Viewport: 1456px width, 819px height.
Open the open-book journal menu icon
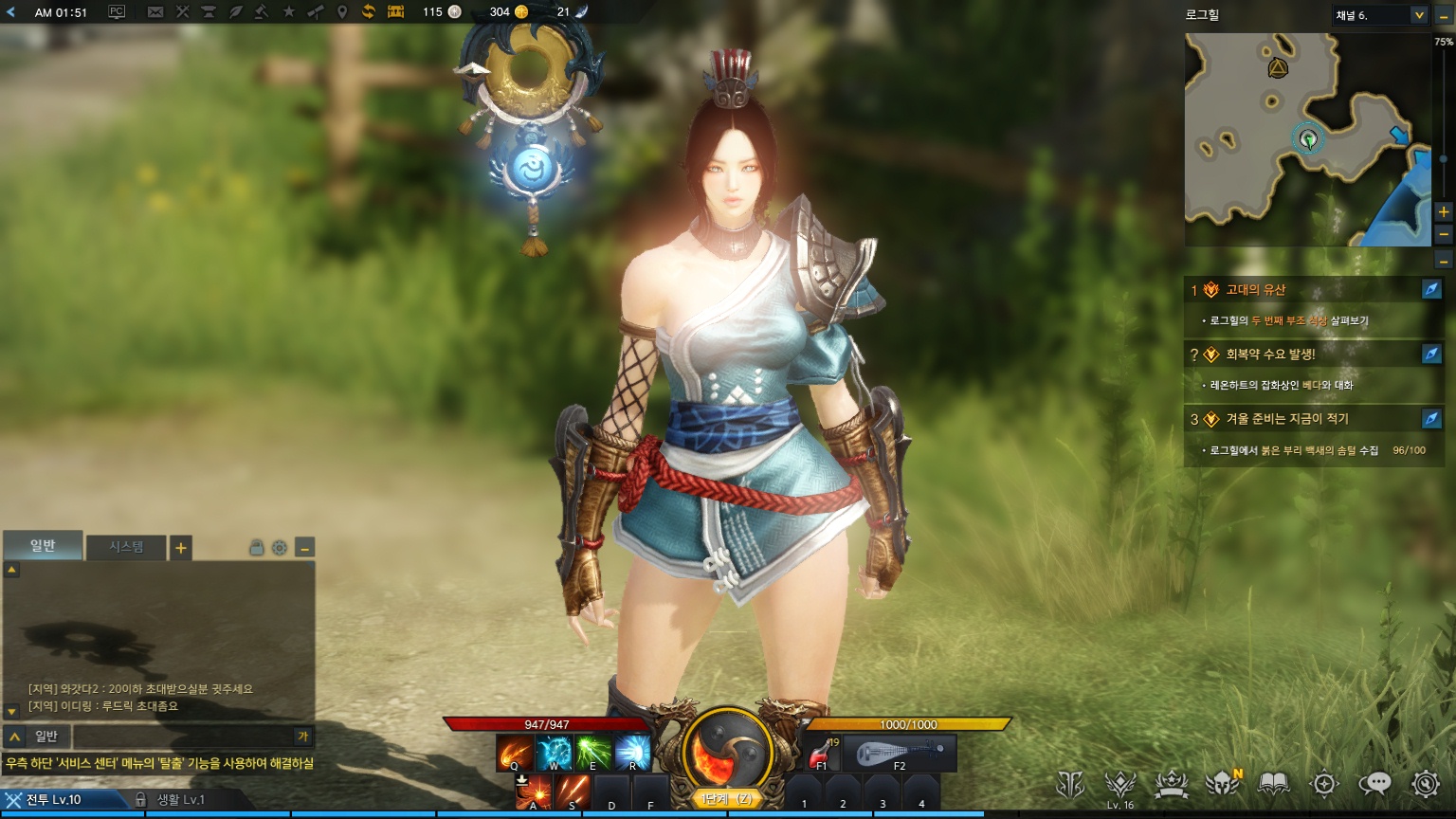(1273, 784)
